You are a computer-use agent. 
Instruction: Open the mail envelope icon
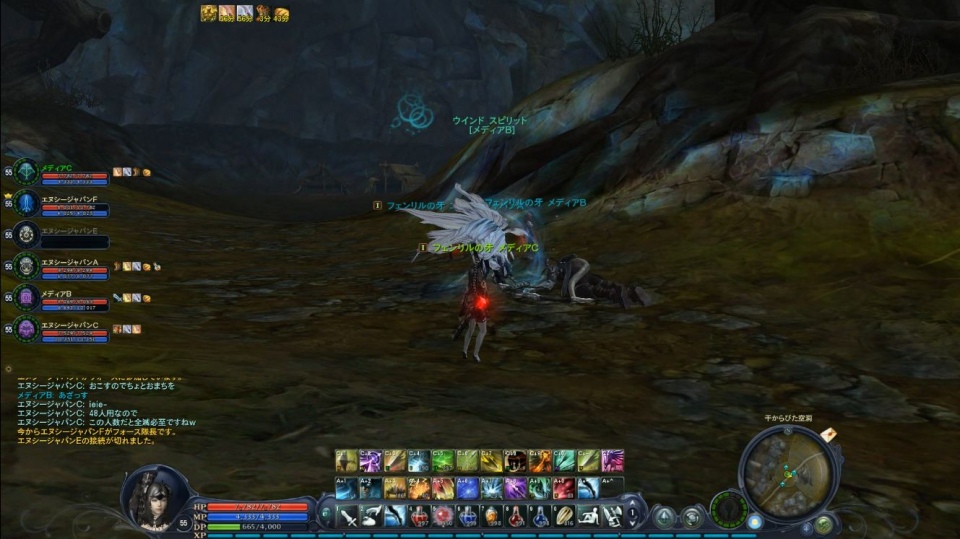pos(829,436)
